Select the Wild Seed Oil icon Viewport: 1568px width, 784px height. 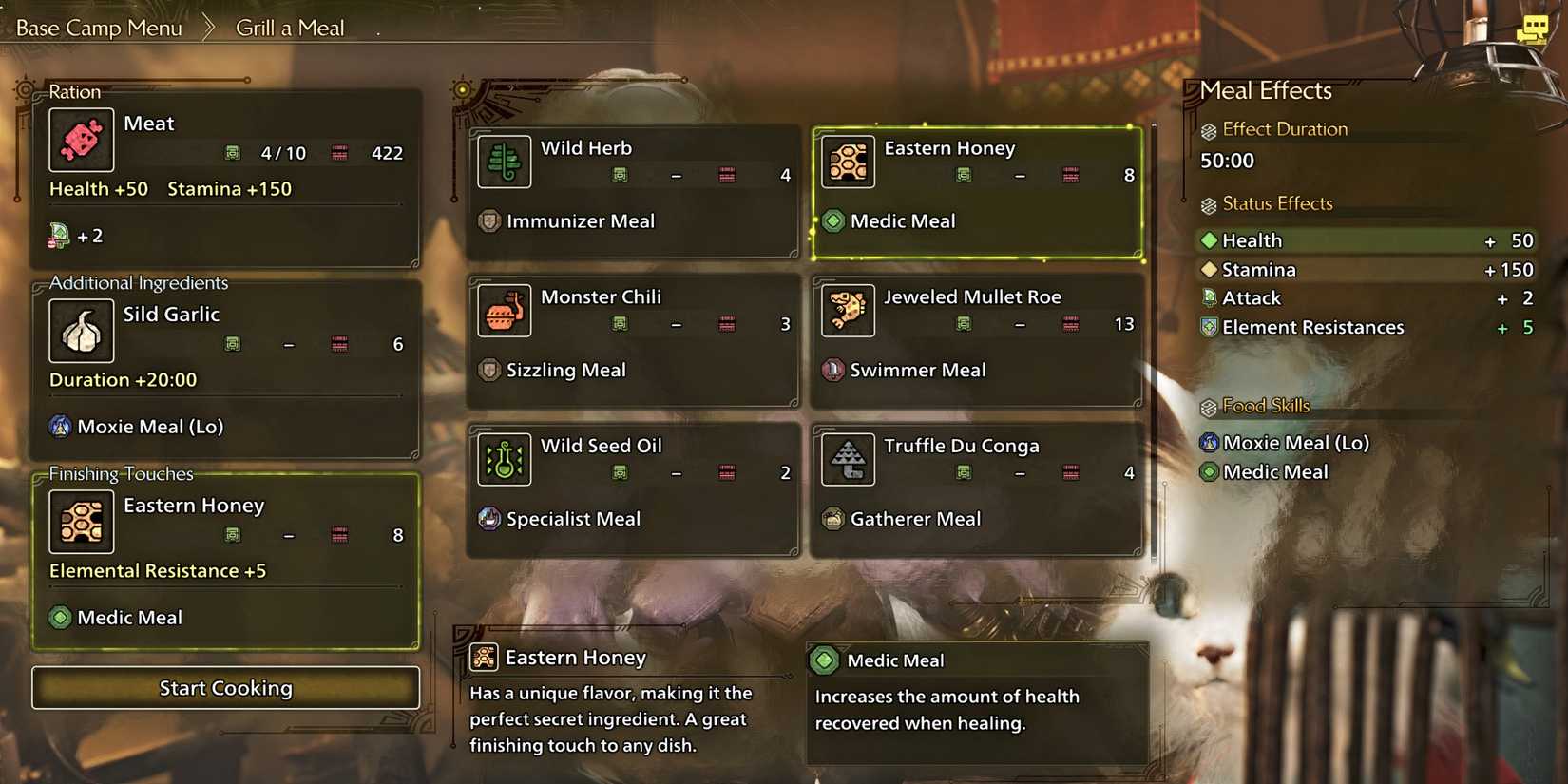coord(504,459)
